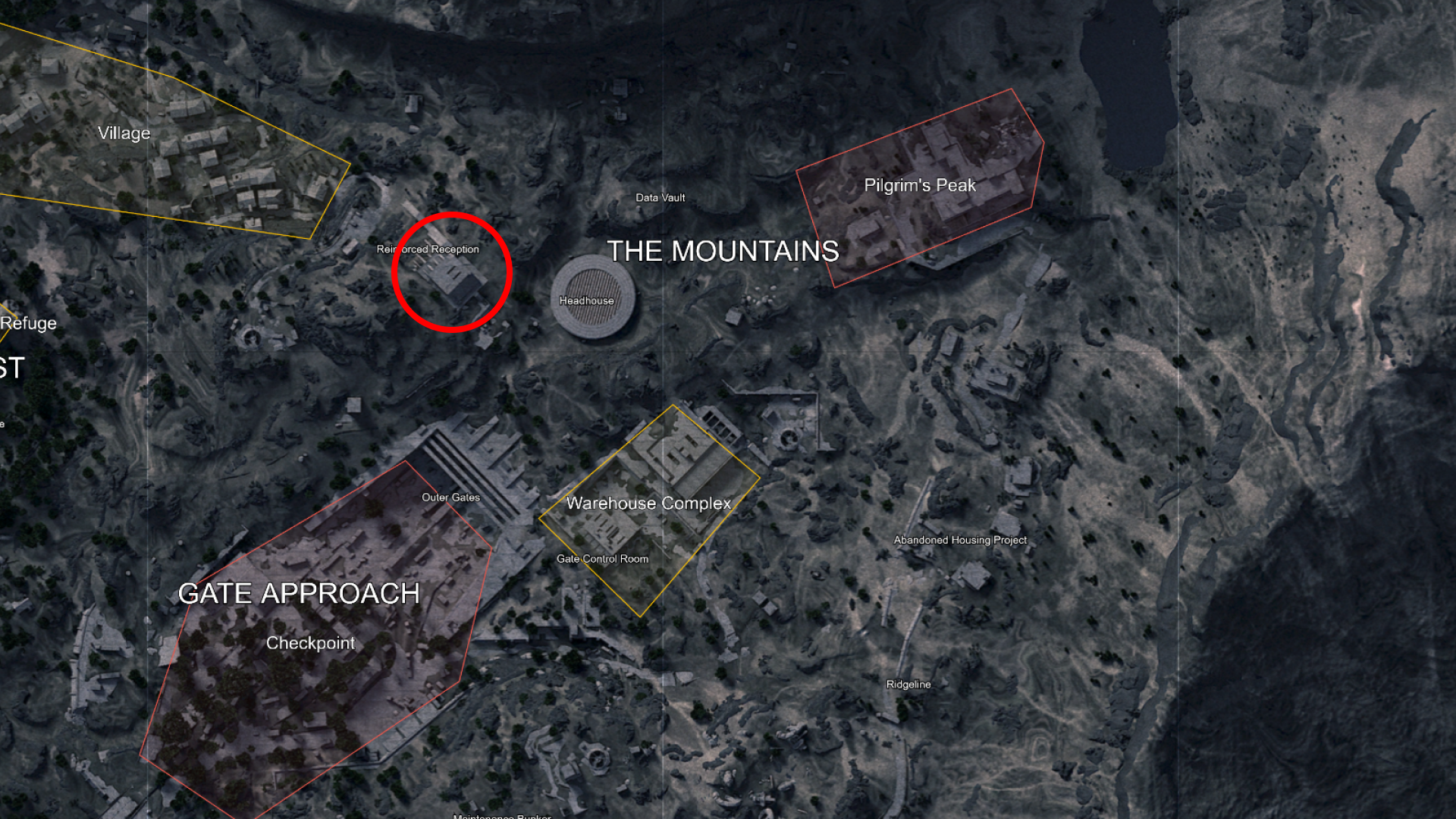Click the Gate Control Room marker
This screenshot has height=819, width=1456.
click(603, 559)
